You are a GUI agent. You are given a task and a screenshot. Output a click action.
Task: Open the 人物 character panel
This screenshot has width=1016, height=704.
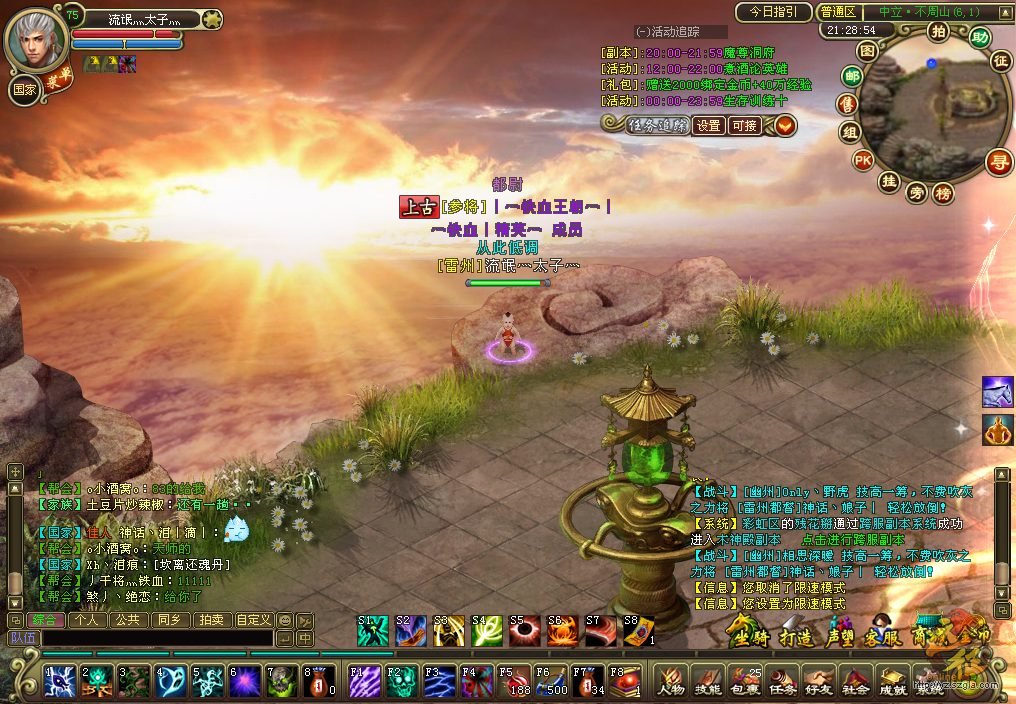(x=670, y=682)
